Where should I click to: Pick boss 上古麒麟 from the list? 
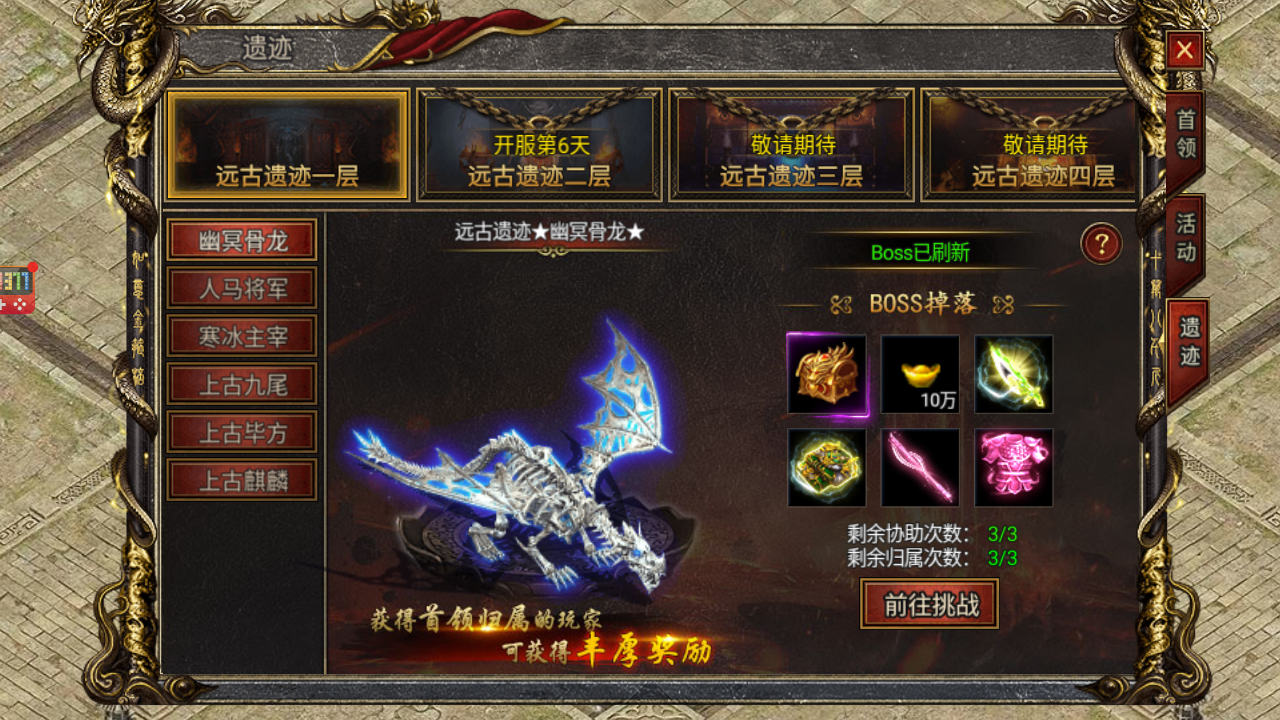(243, 480)
